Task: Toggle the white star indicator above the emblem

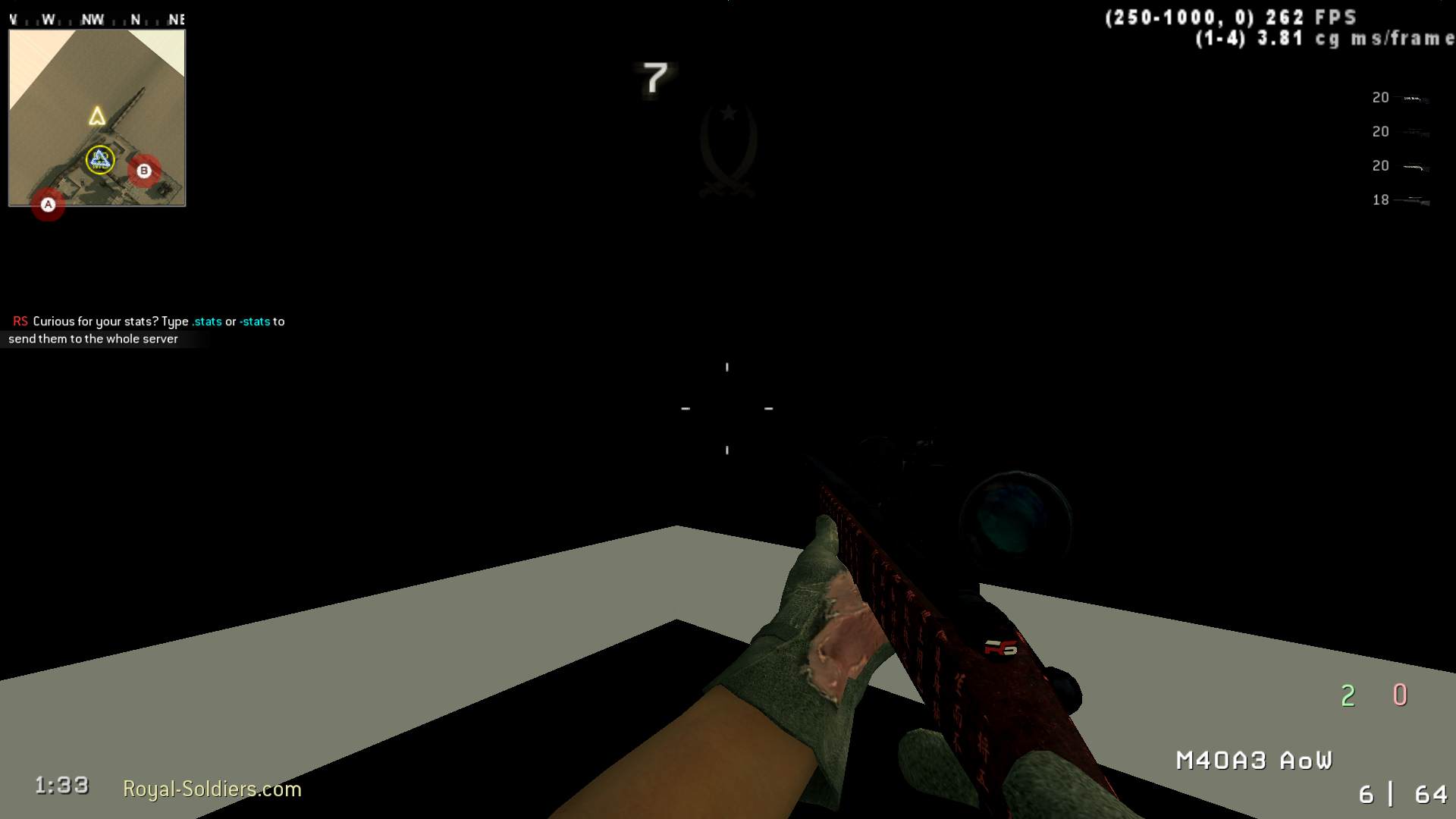Action: tap(728, 112)
